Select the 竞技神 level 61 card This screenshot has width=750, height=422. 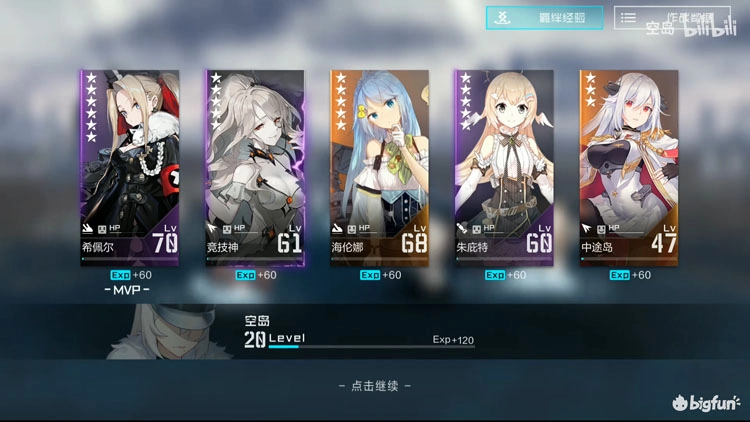point(253,166)
